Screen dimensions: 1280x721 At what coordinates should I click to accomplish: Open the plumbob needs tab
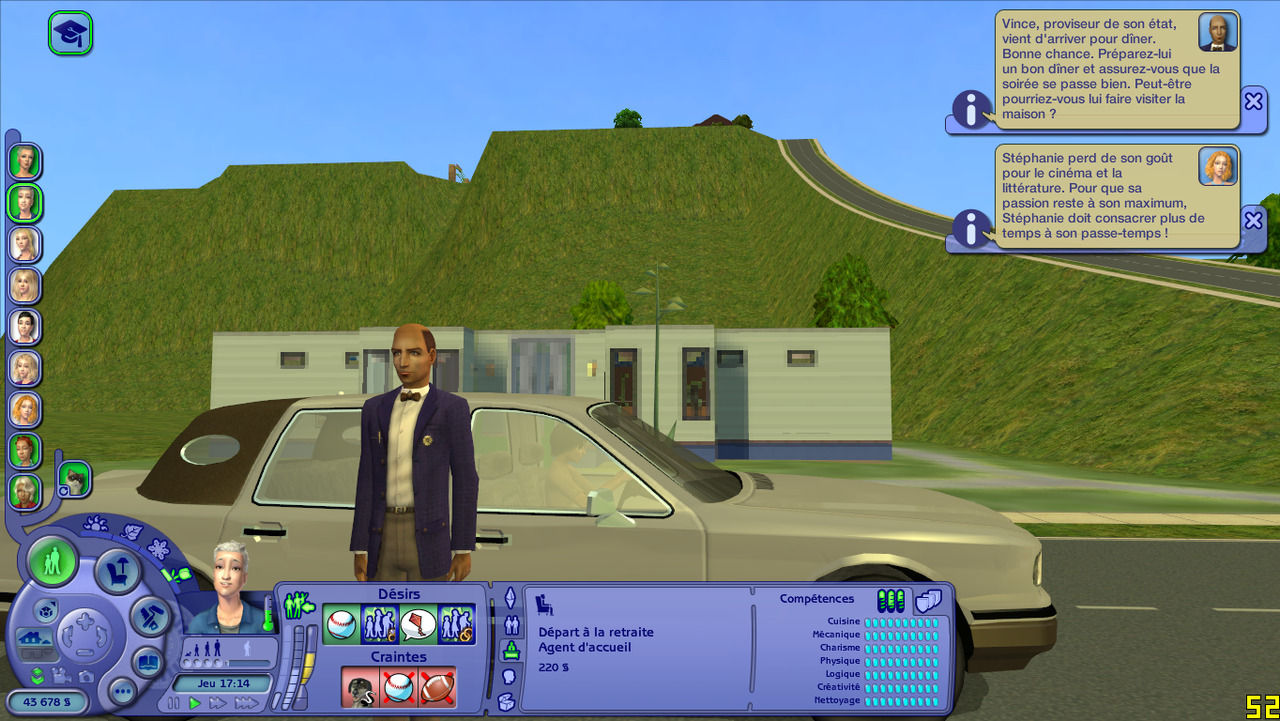tap(510, 598)
